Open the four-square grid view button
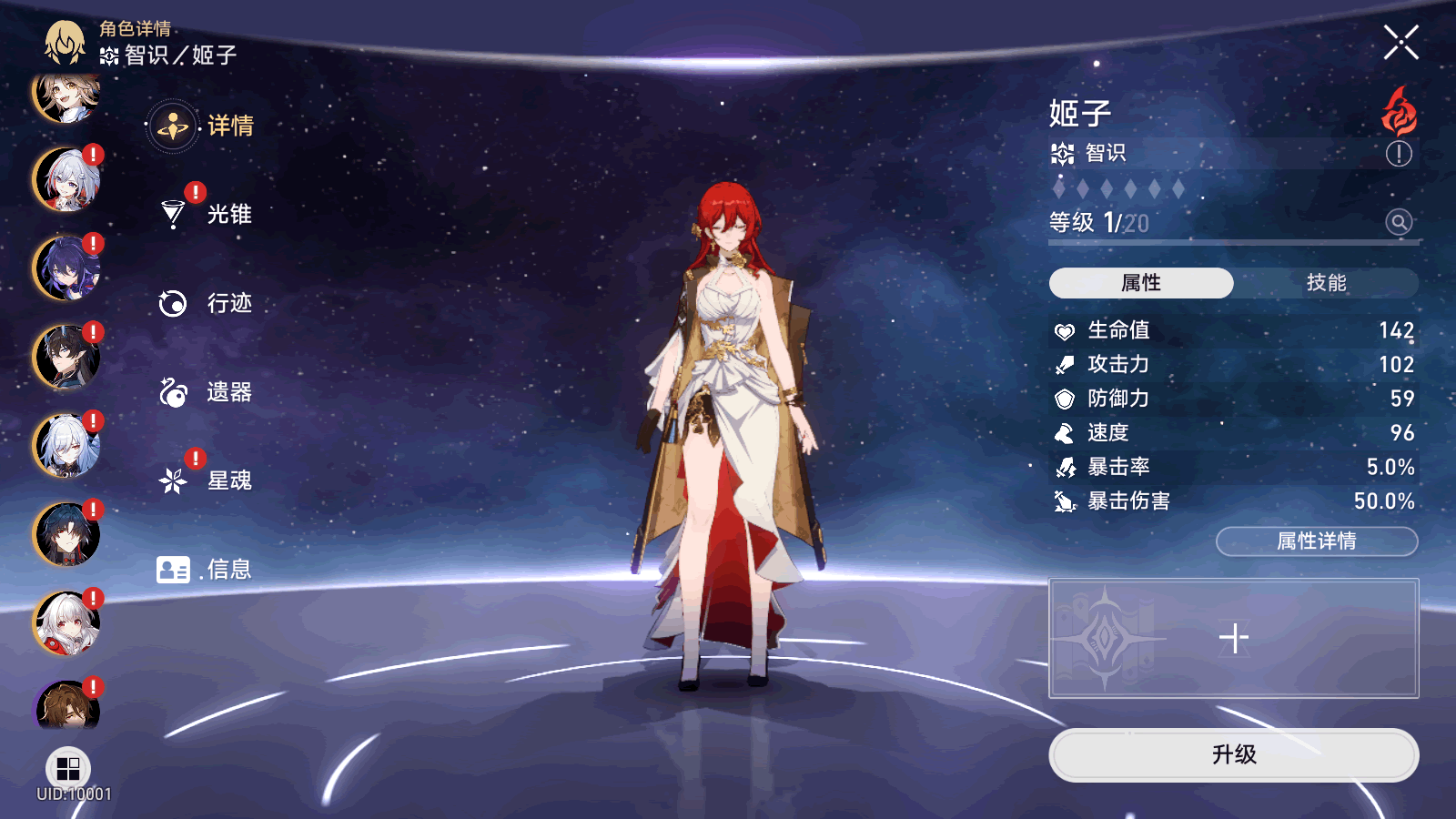 [x=67, y=769]
